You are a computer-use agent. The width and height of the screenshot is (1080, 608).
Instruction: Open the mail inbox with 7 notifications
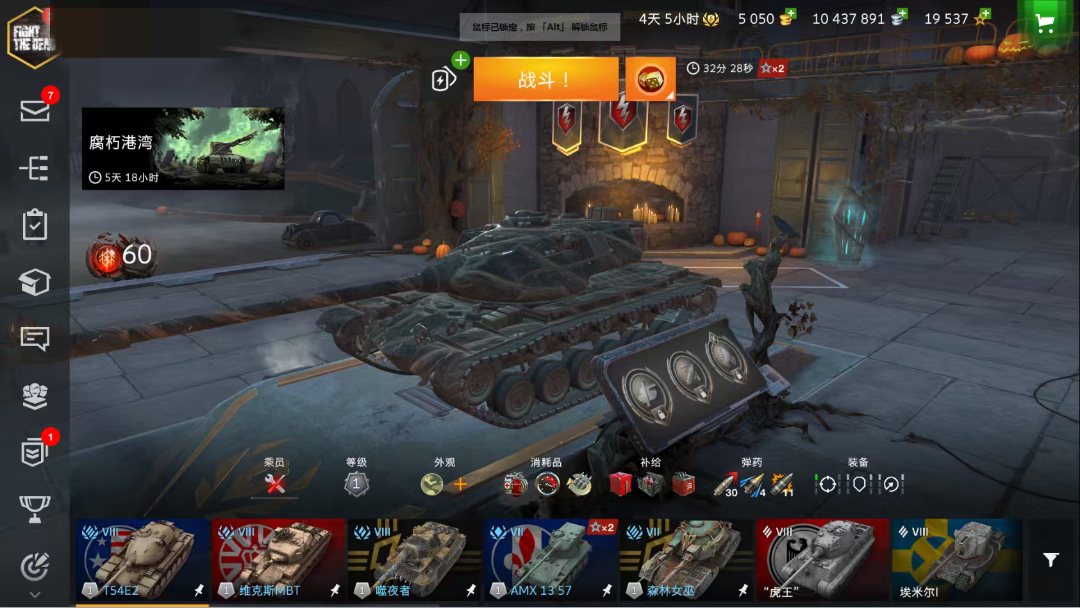35,110
